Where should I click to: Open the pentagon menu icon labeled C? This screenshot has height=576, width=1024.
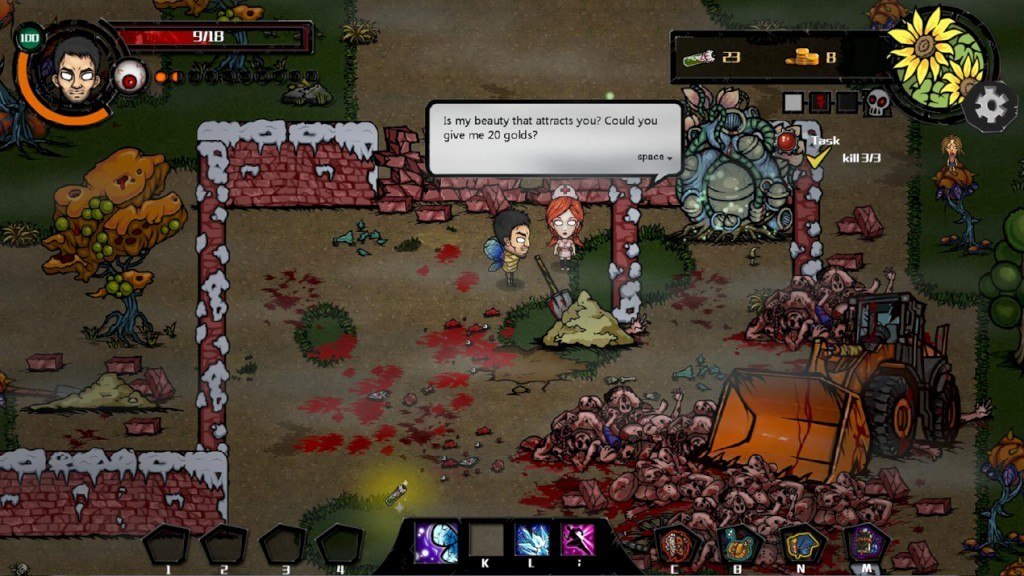677,545
